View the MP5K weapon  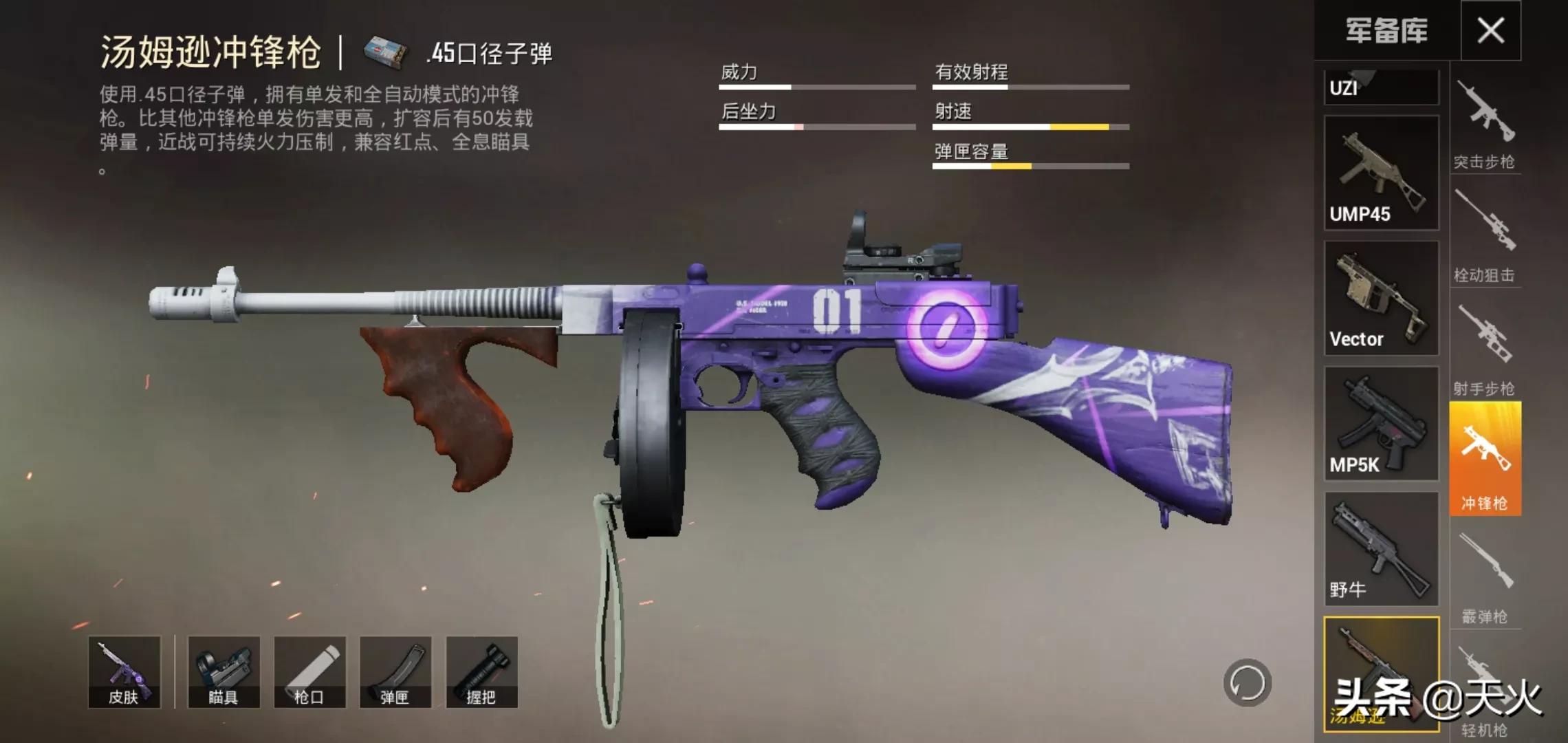(1381, 423)
